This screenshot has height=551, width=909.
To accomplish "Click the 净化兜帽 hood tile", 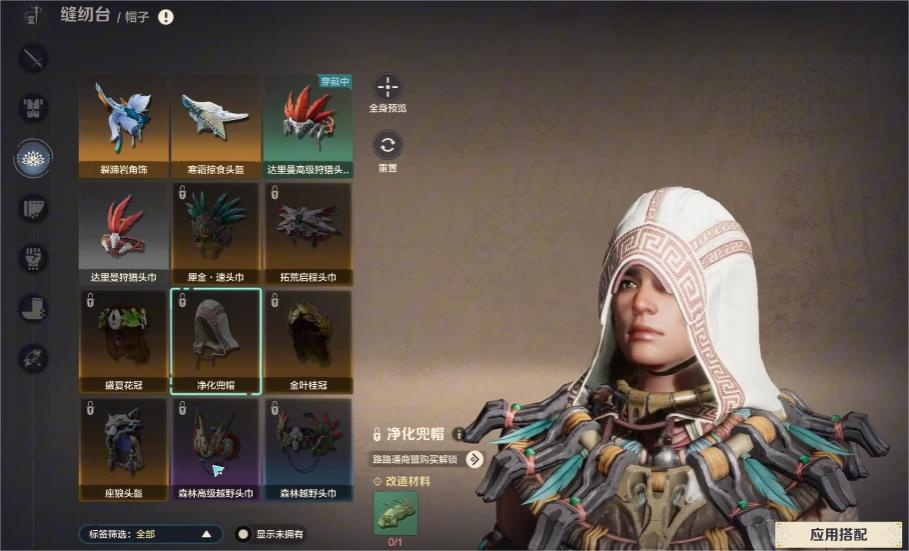I will (x=216, y=340).
